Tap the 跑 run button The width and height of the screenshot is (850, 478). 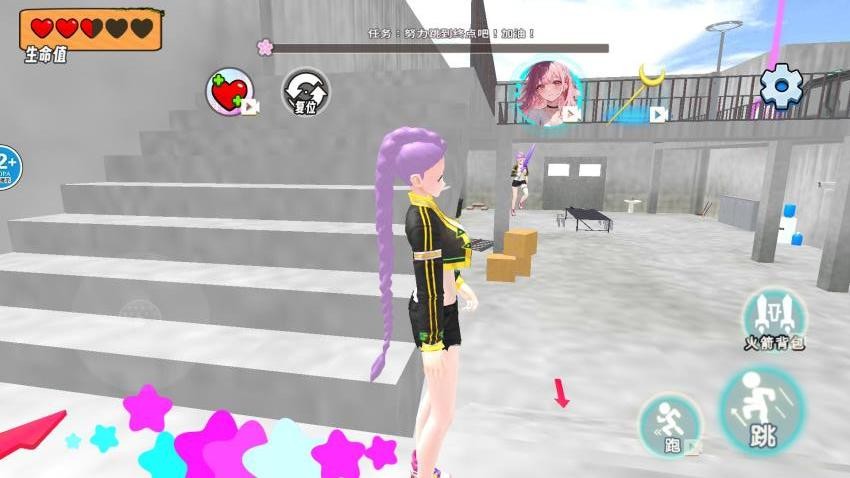pos(670,423)
